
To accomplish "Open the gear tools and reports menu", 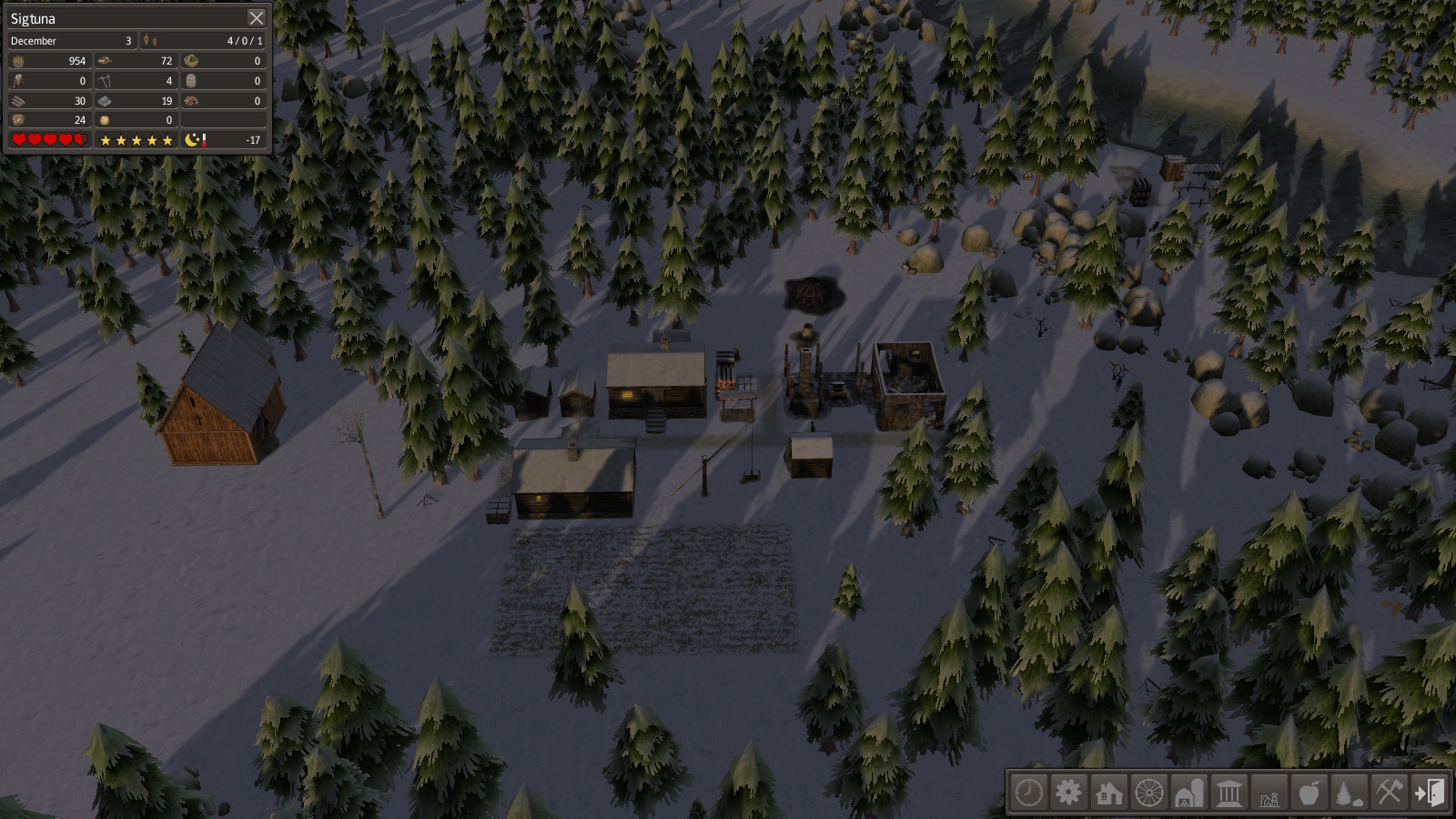I will point(1068,793).
